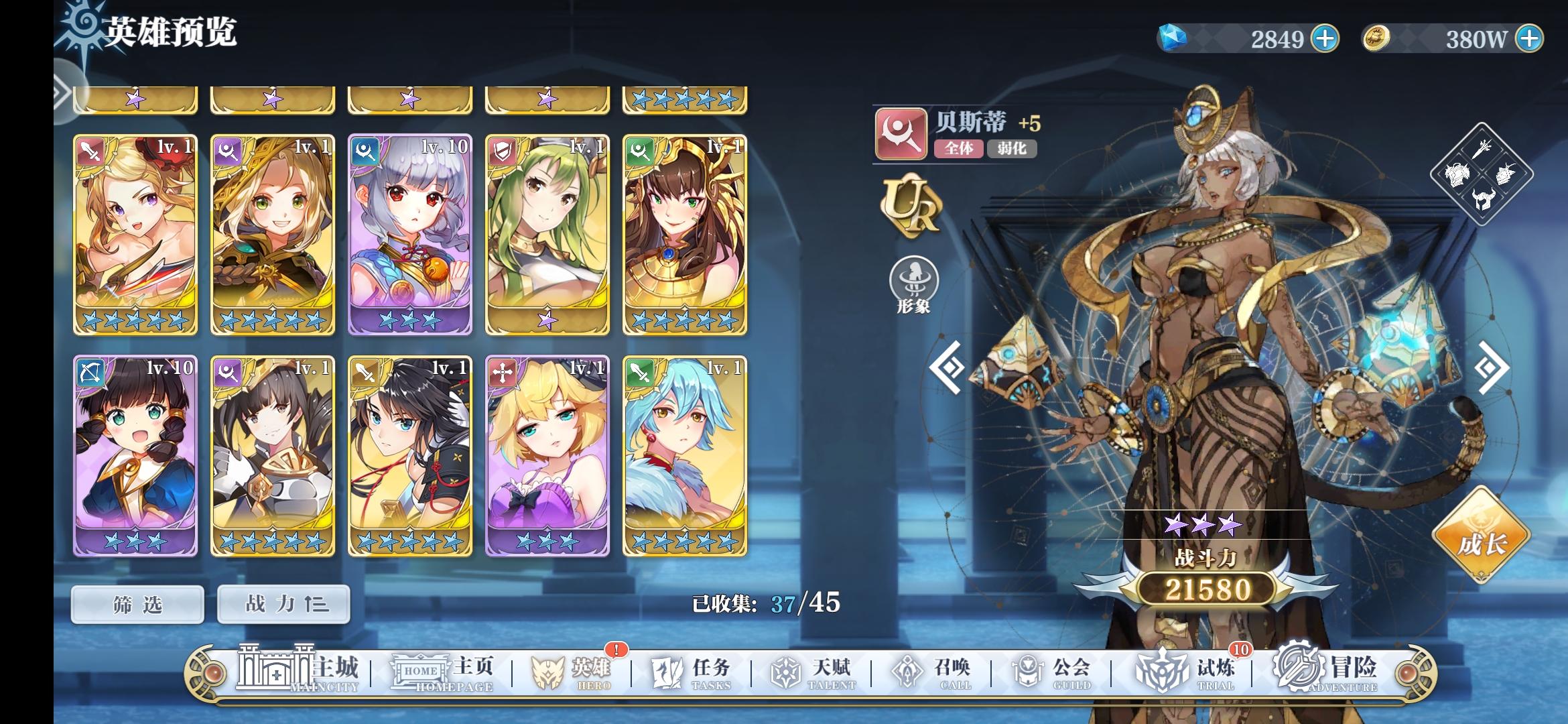
Task: Select the helmet equipment slot icon
Action: (1483, 198)
